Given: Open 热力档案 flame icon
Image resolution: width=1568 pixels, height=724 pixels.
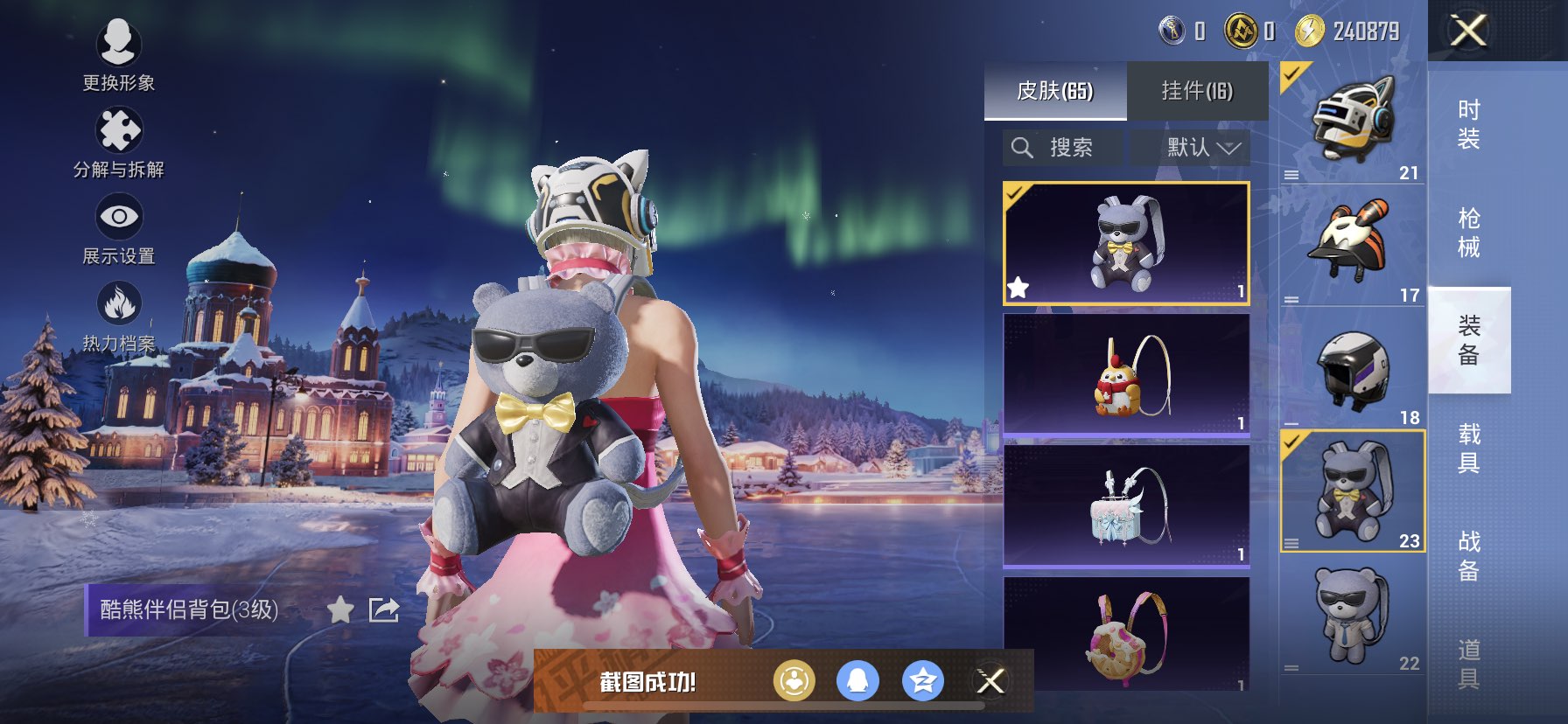Looking at the screenshot, I should click(x=118, y=314).
